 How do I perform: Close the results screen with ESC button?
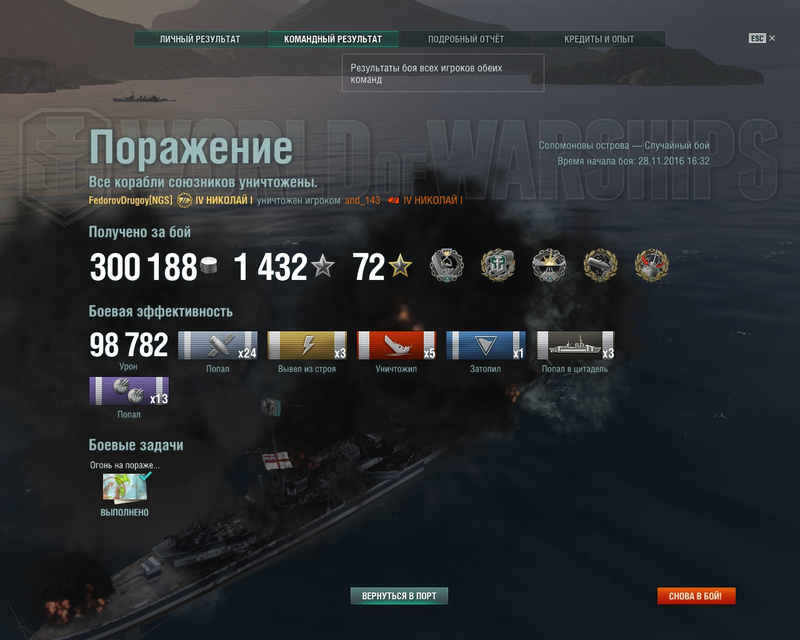pos(760,38)
